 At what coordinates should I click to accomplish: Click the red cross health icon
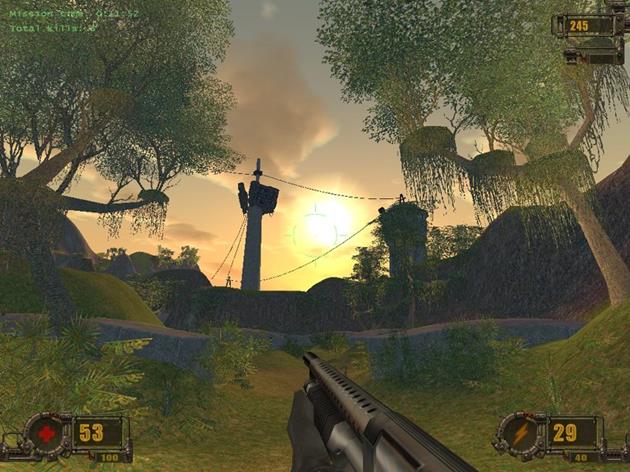coord(48,434)
